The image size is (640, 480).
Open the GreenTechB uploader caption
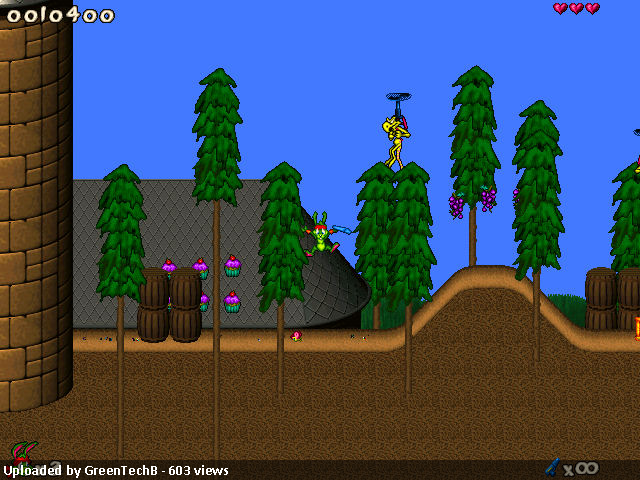116,470
